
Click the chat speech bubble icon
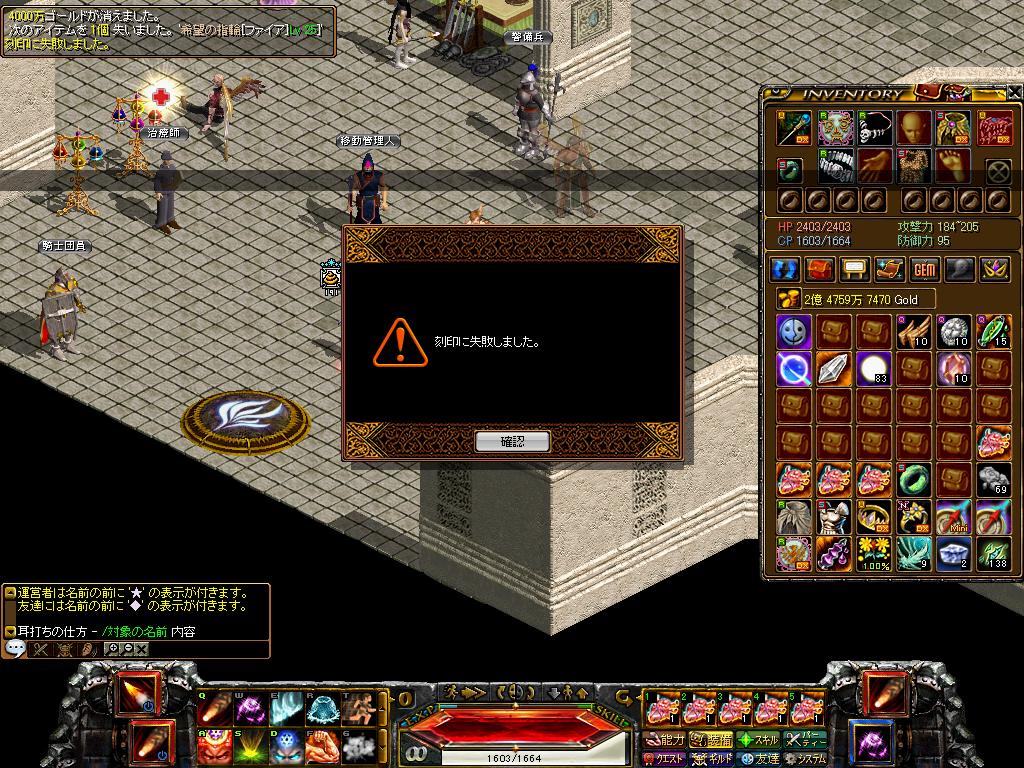click(x=15, y=649)
